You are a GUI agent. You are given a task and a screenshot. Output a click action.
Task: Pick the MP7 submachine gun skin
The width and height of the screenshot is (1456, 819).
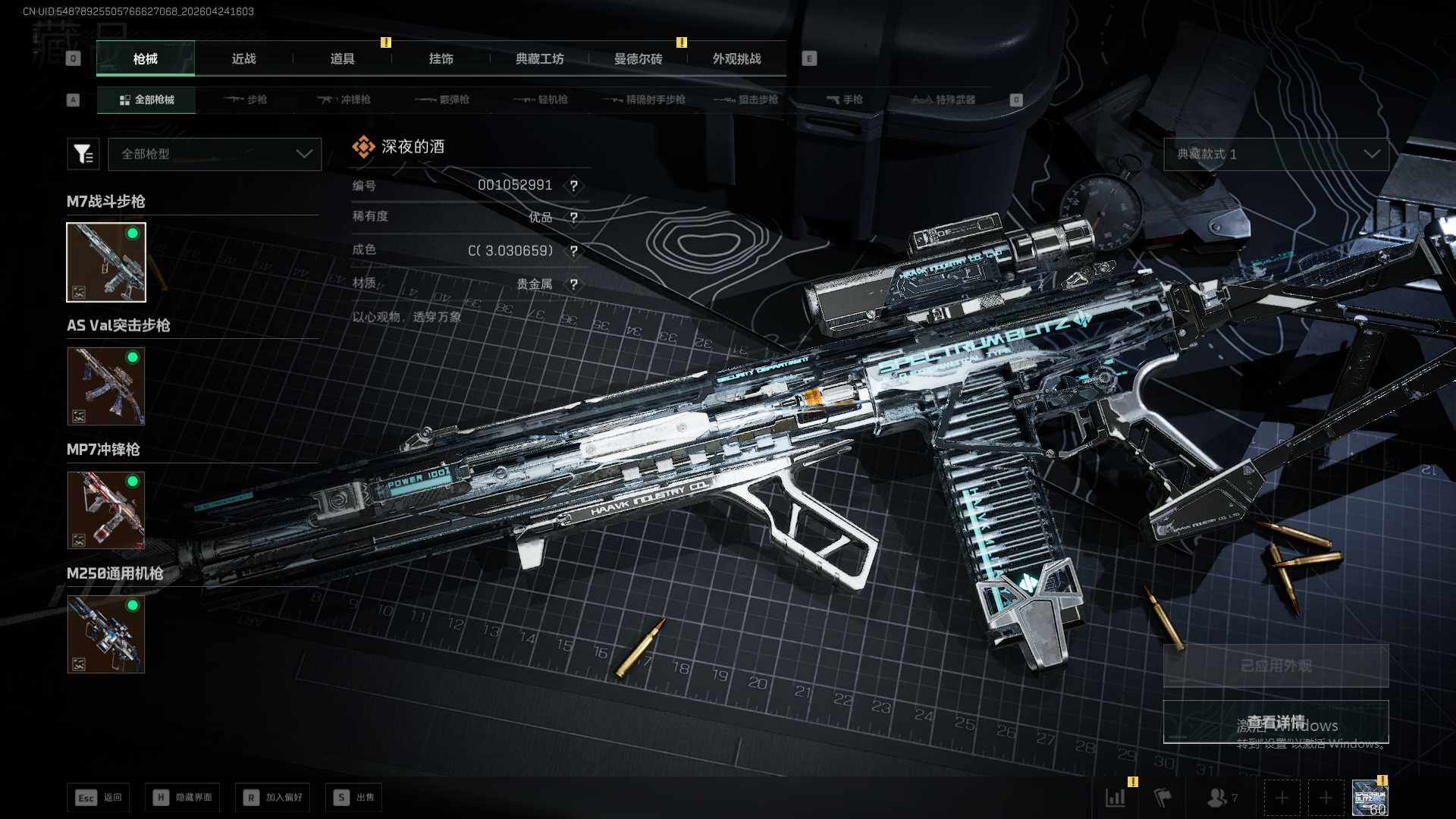(106, 510)
